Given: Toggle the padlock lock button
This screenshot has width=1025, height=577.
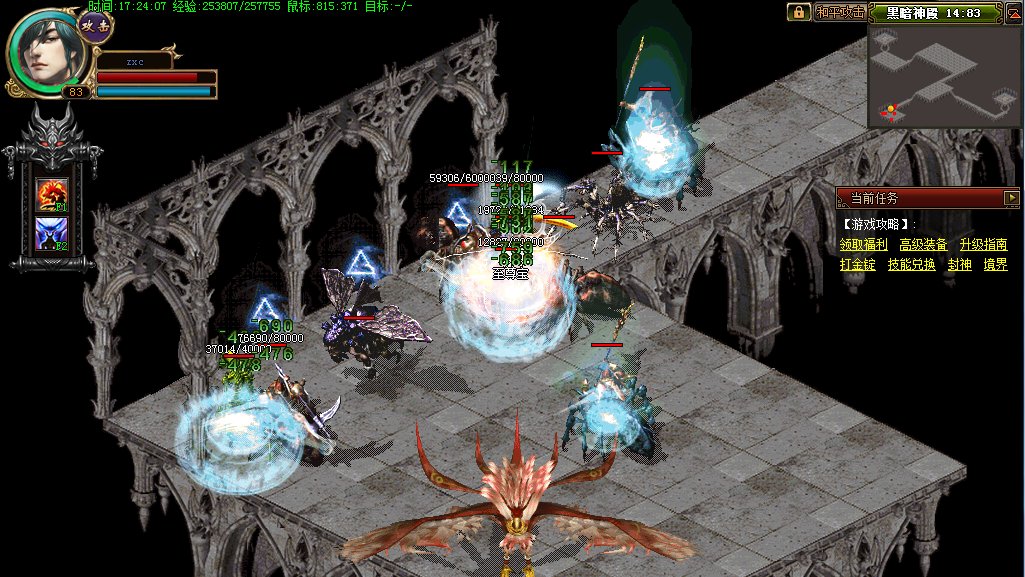Looking at the screenshot, I should click(798, 12).
